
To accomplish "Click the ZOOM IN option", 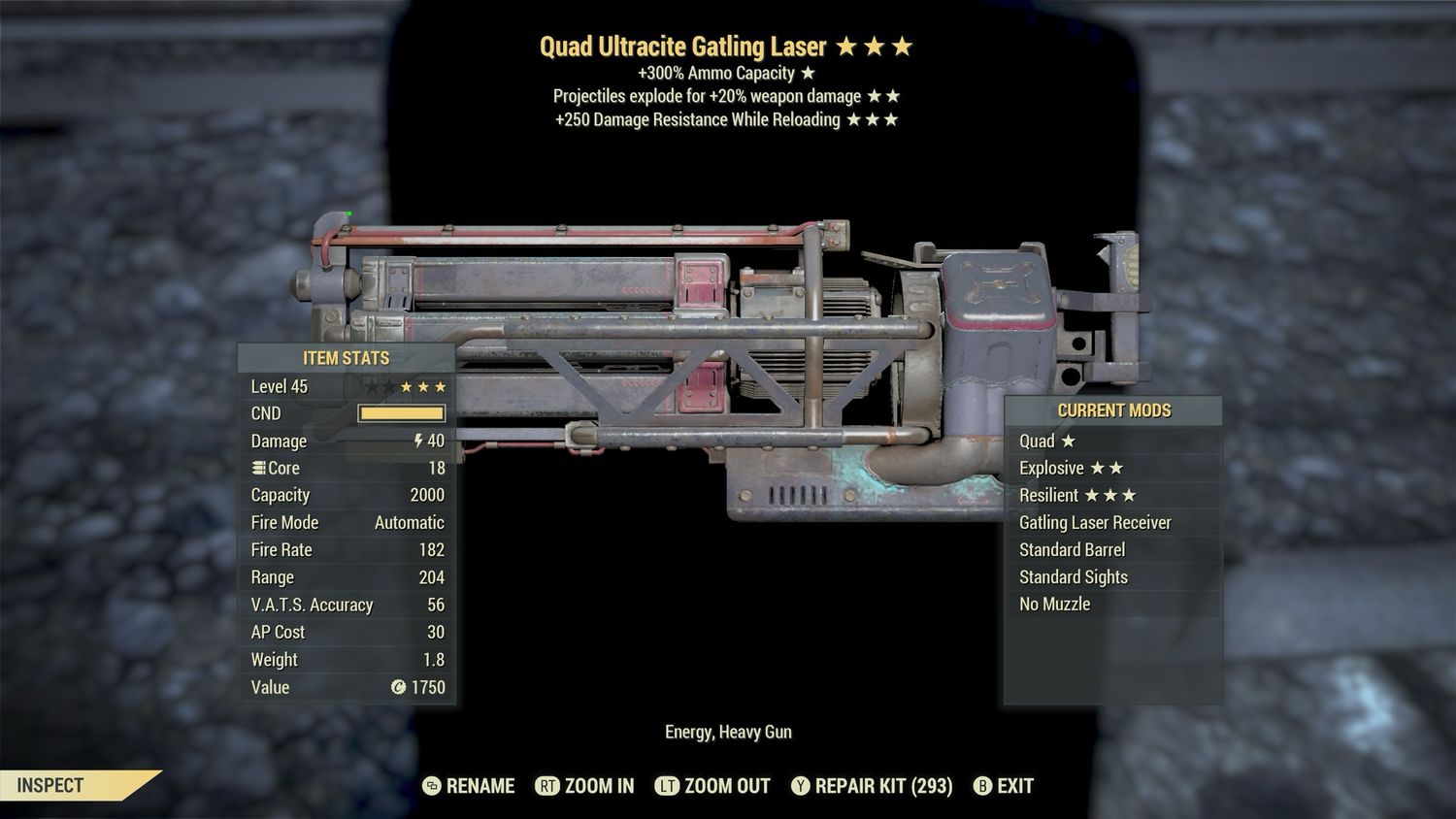I will (585, 786).
